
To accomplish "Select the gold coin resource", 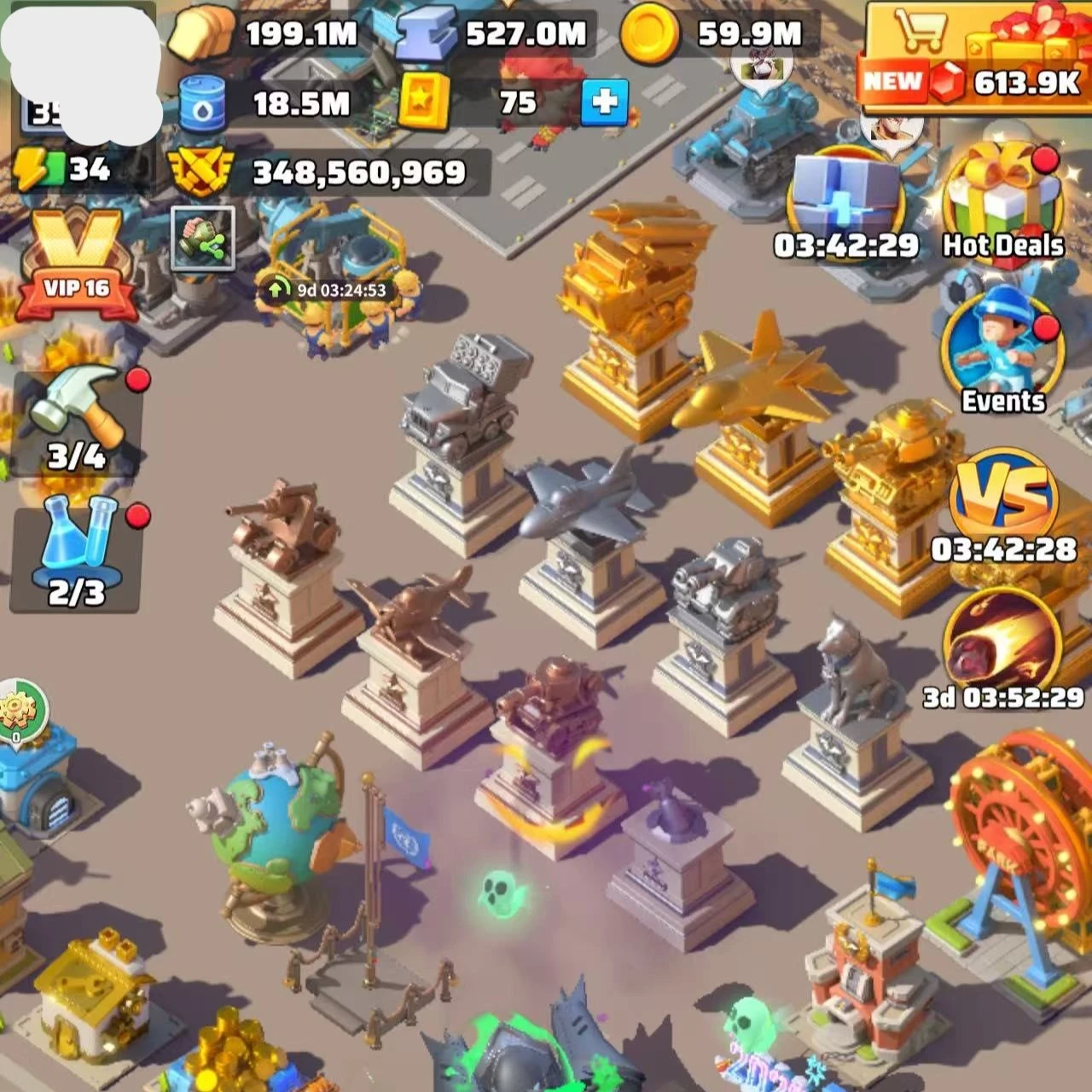I will [648, 34].
